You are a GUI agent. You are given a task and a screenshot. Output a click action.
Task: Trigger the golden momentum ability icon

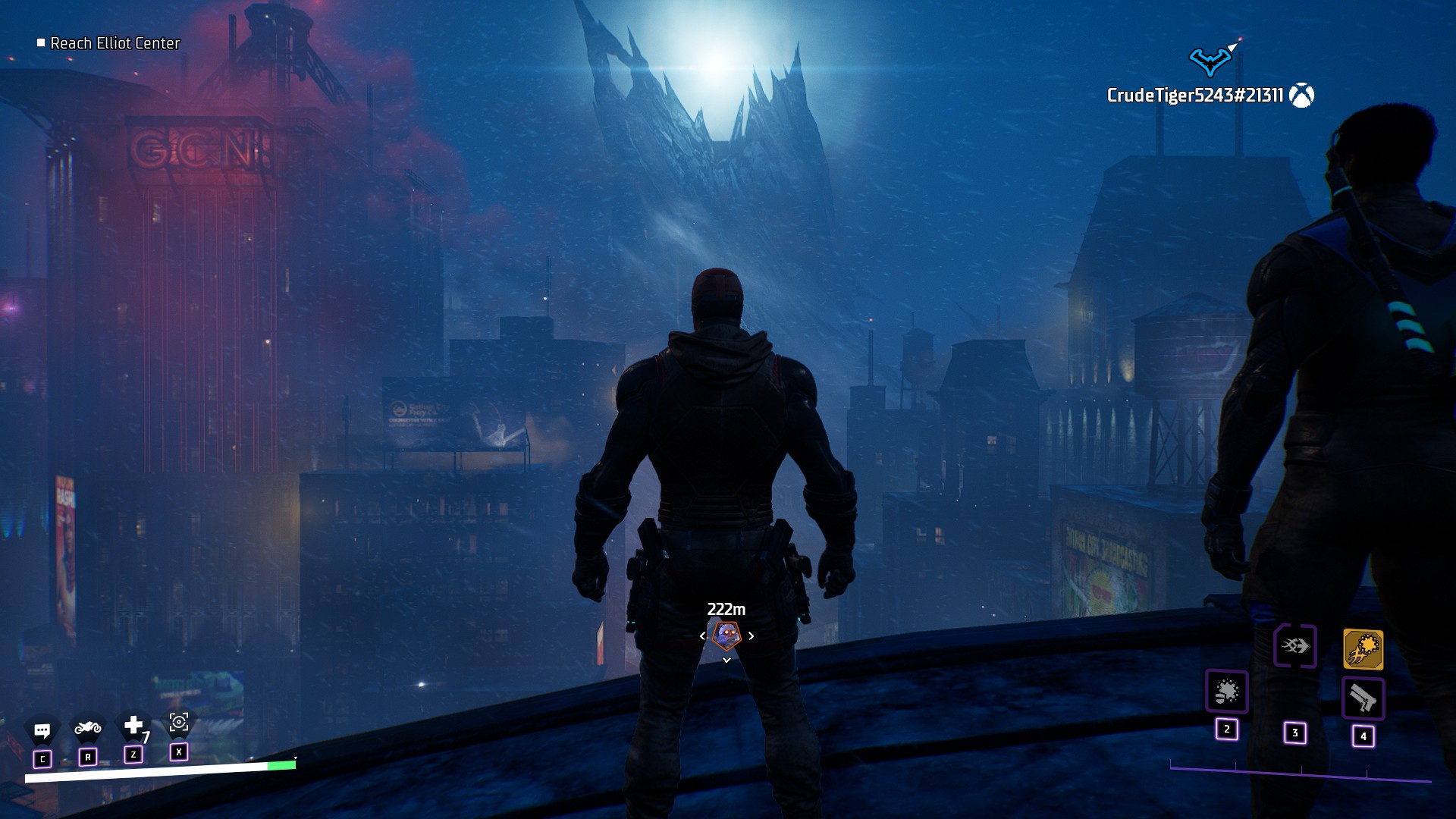tap(1363, 650)
